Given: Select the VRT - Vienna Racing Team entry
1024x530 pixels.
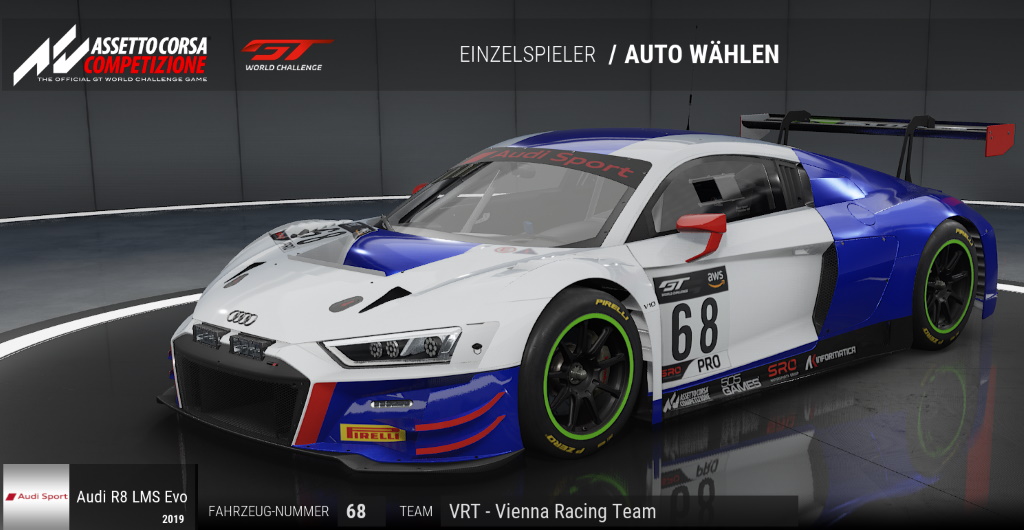Looking at the screenshot, I should pos(552,511).
